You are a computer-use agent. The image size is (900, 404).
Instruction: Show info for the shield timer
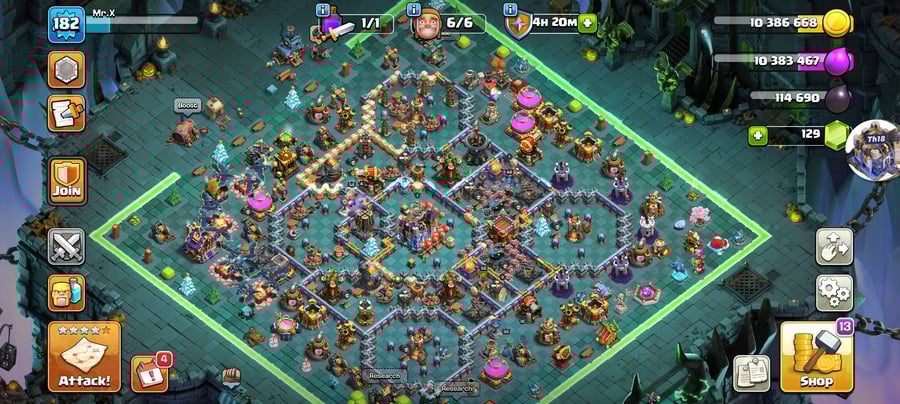pos(508,10)
